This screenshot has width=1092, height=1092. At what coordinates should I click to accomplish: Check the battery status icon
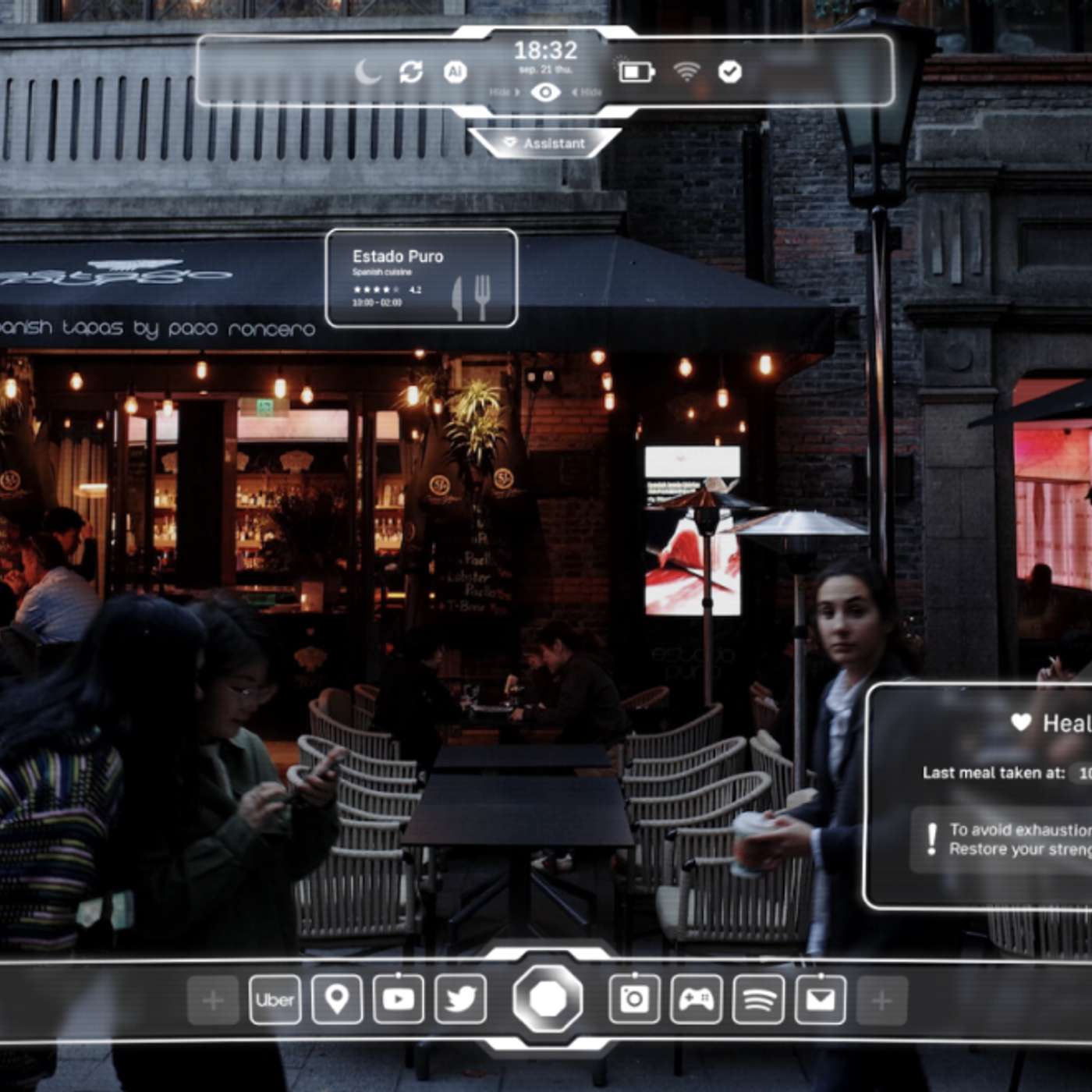coord(636,73)
